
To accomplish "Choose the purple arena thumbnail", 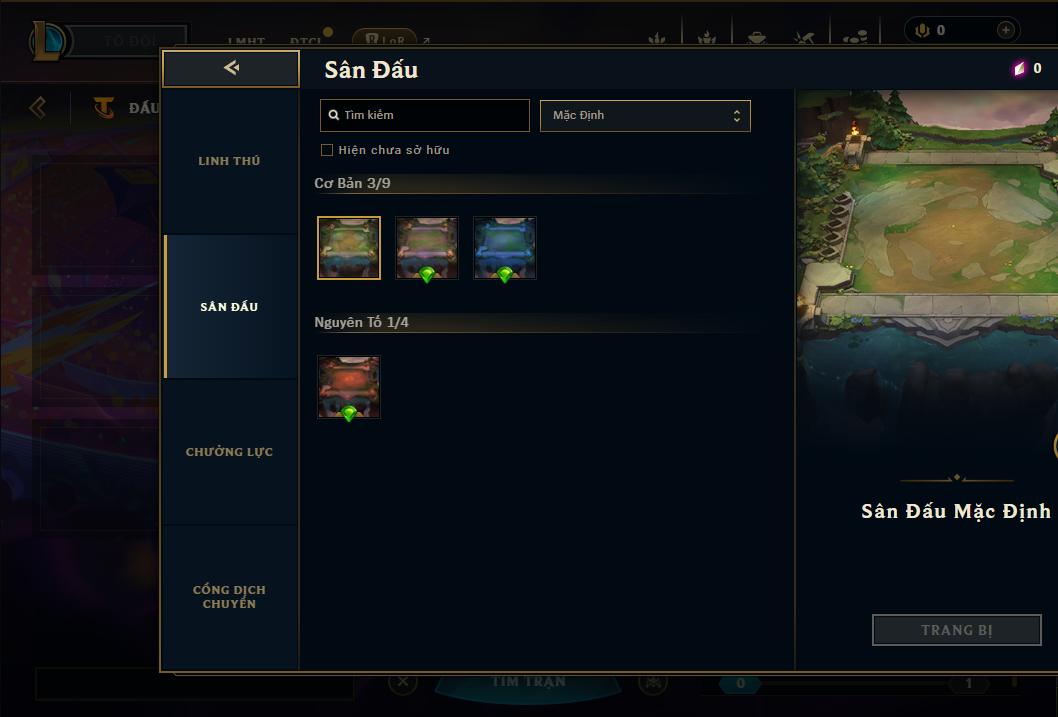I will [427, 248].
